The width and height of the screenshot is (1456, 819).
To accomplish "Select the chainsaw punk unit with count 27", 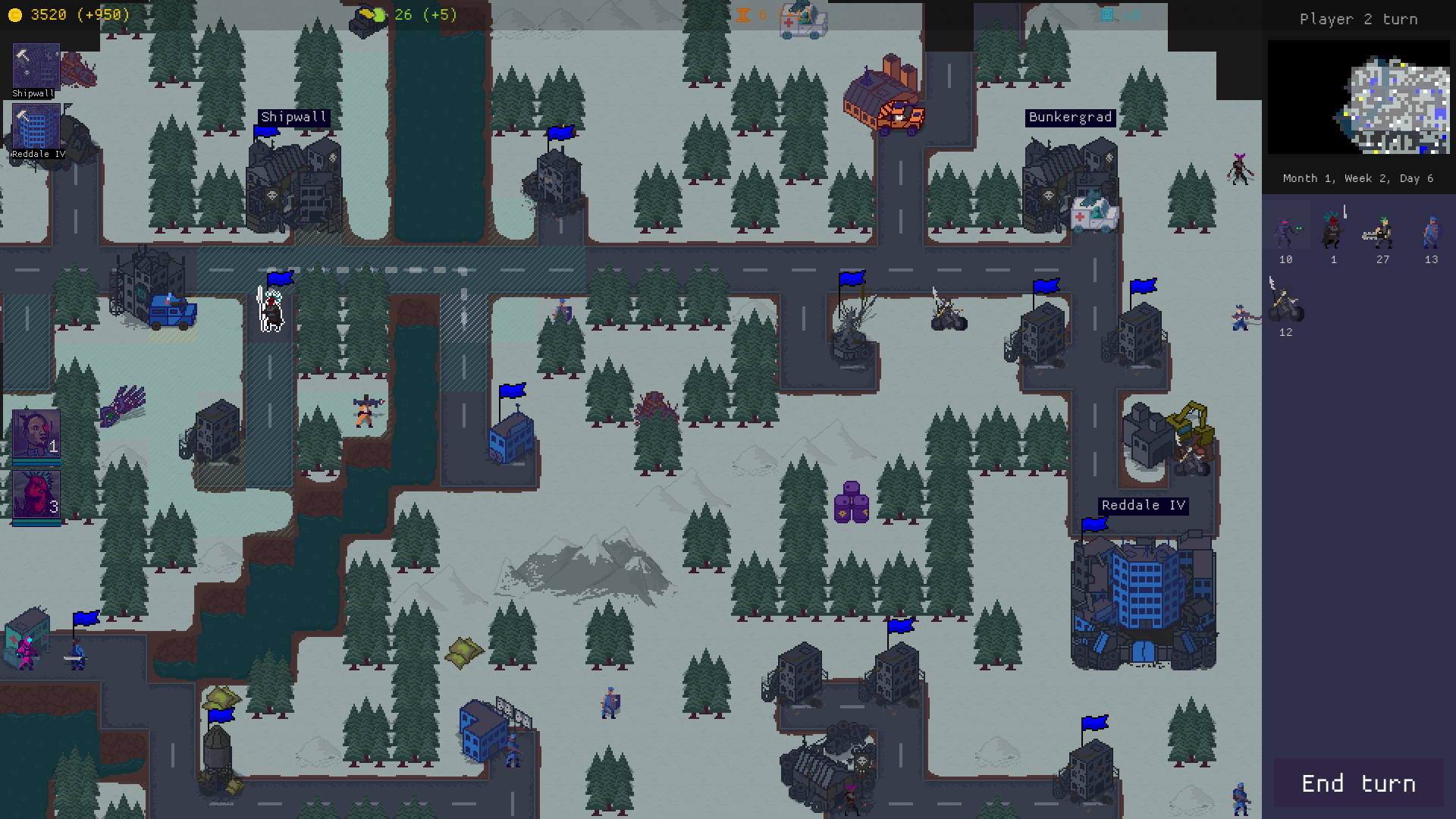I will click(1382, 230).
